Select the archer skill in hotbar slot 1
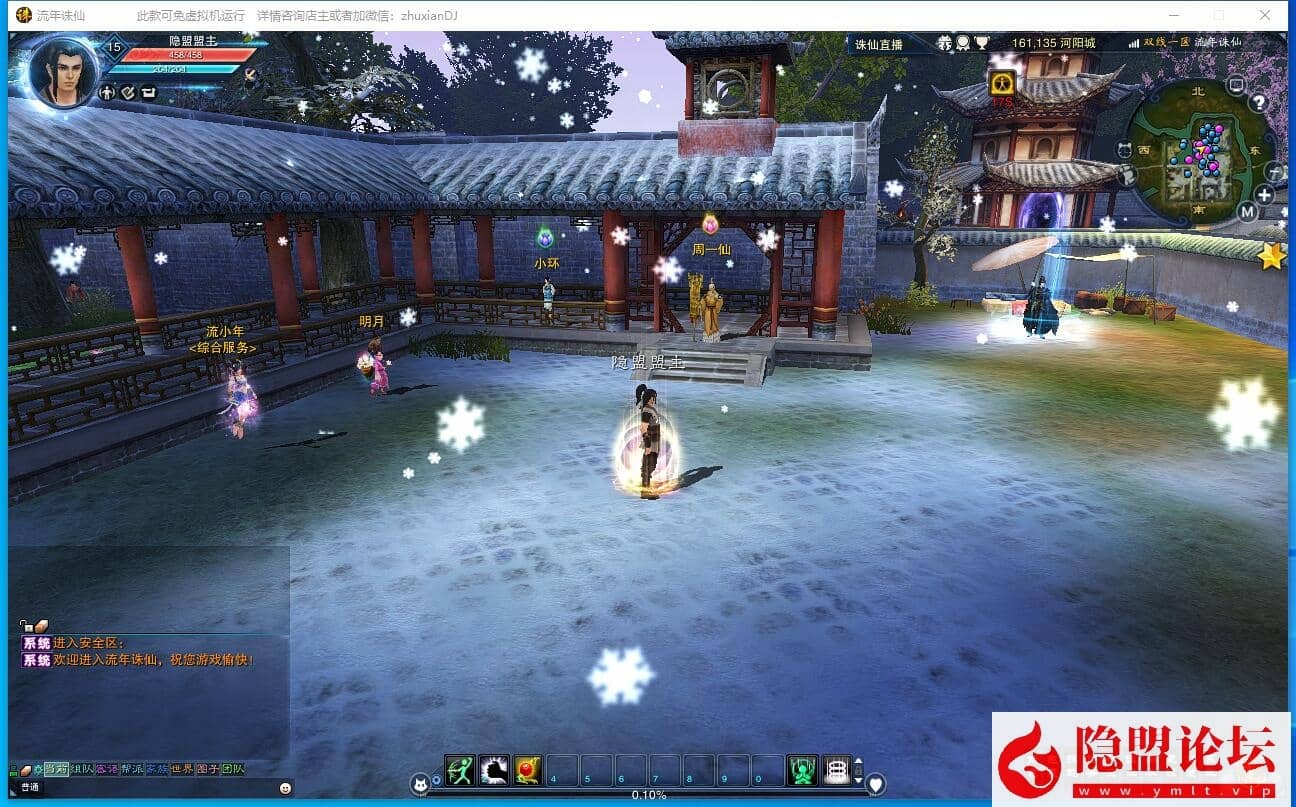The width and height of the screenshot is (1296, 807). [460, 770]
